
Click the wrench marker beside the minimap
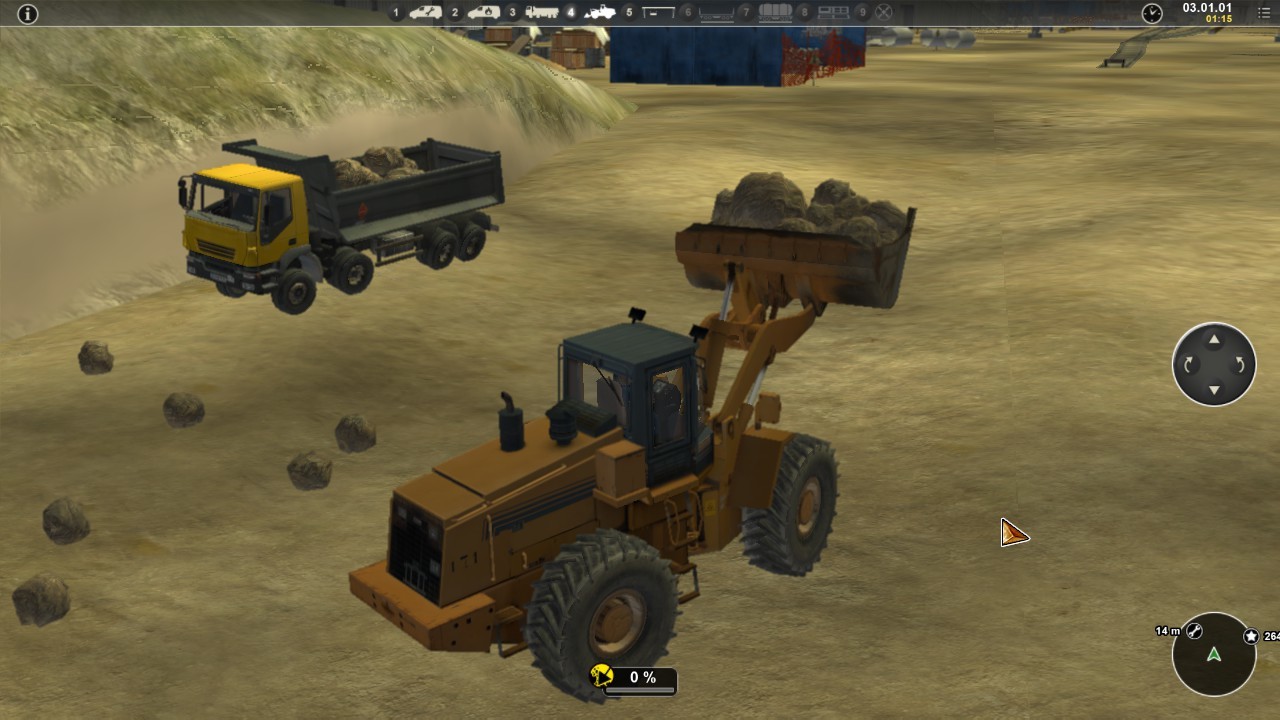[1194, 631]
